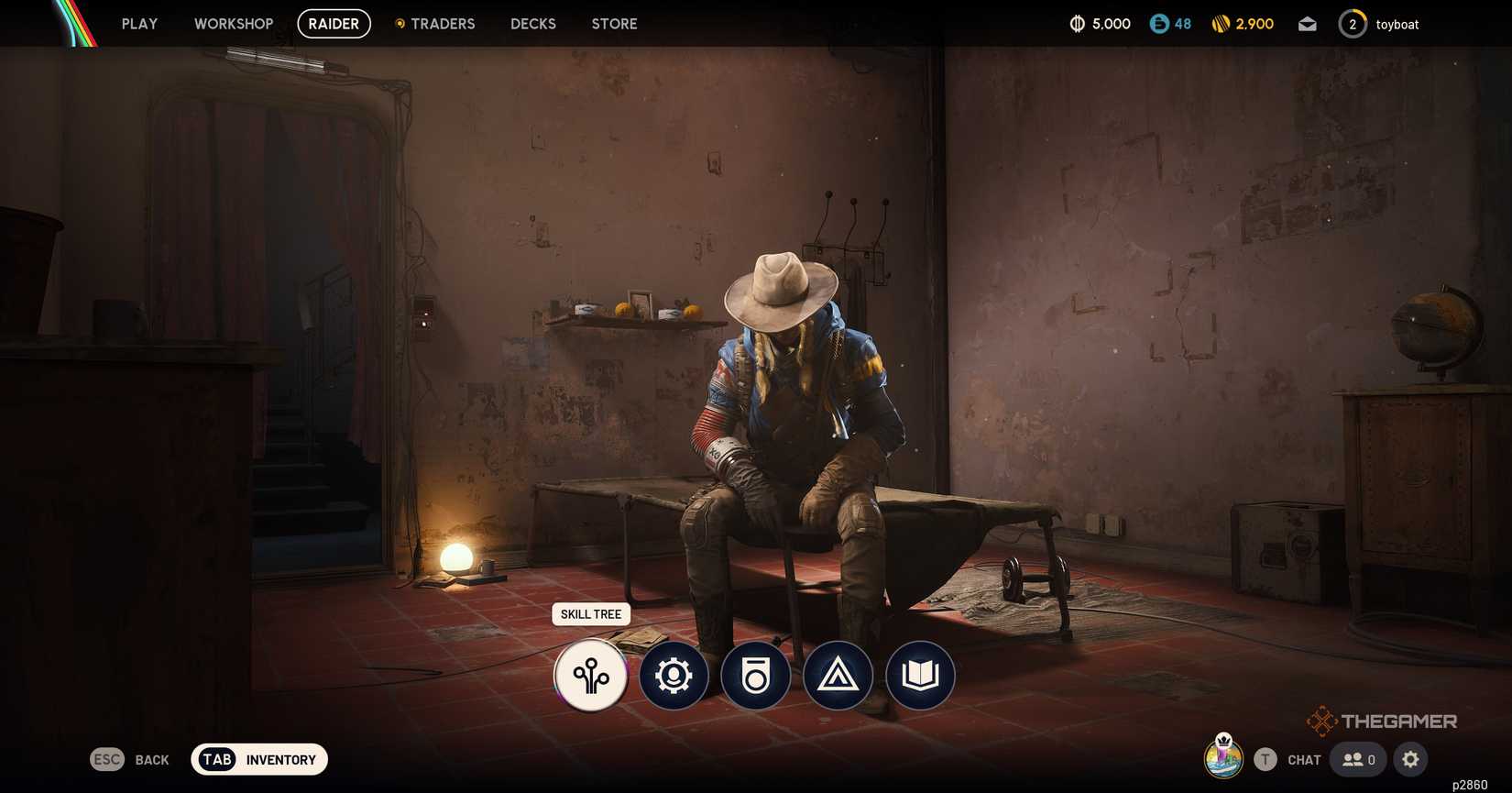Screen dimensions: 1512x793
Task: Open the settings gear at bottom right
Action: point(1410,759)
